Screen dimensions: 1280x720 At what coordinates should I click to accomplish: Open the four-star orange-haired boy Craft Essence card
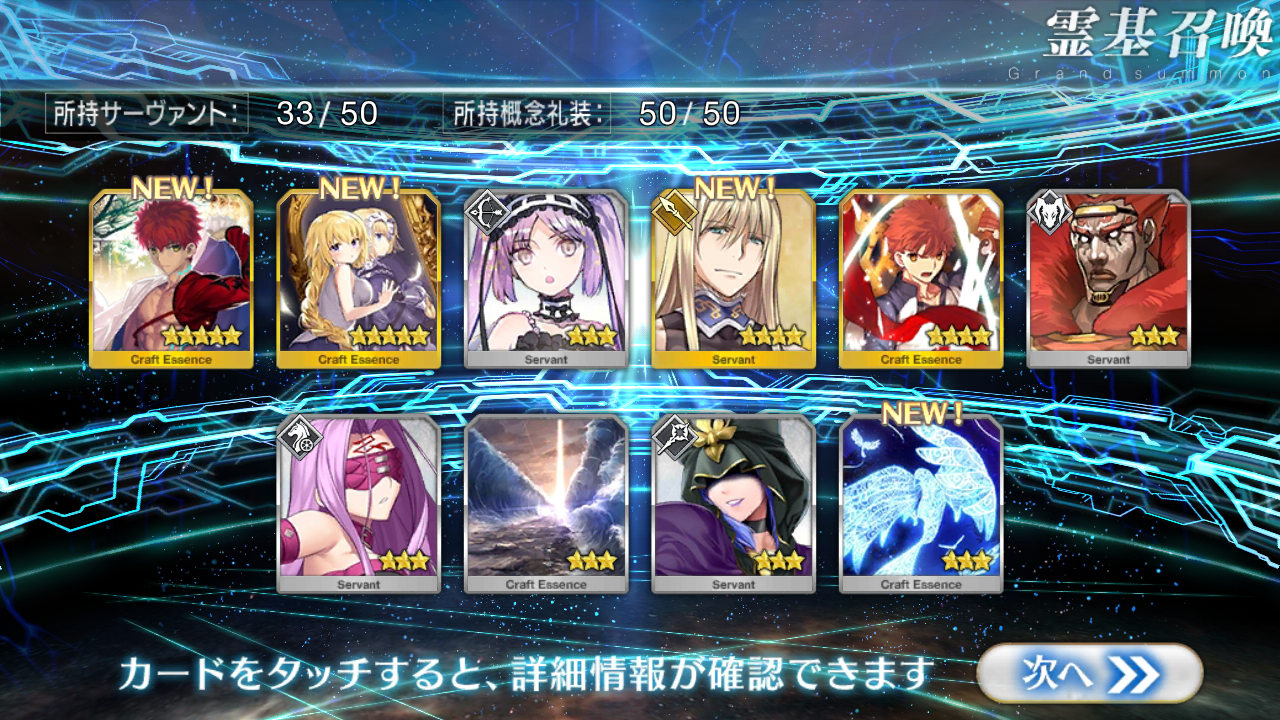(x=921, y=278)
